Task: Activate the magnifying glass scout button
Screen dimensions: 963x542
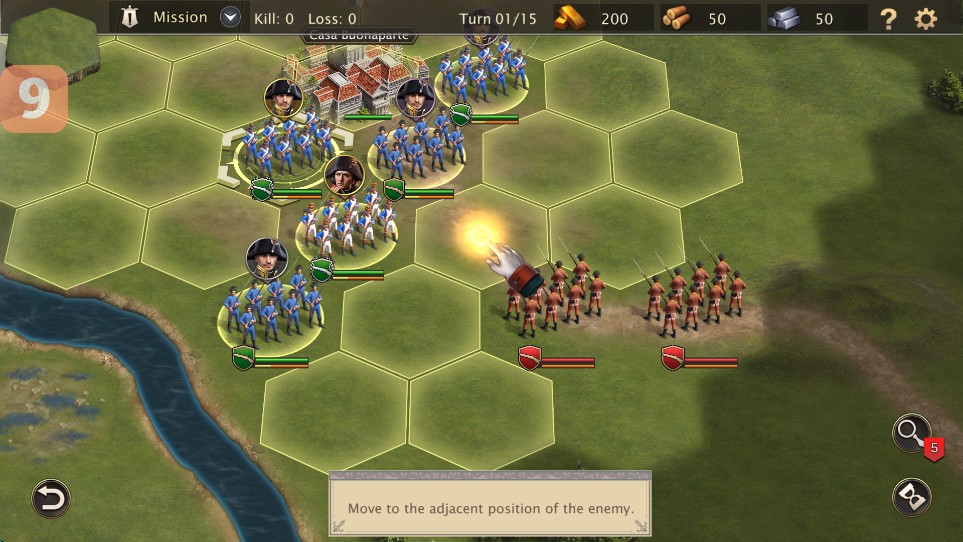Action: 910,432
